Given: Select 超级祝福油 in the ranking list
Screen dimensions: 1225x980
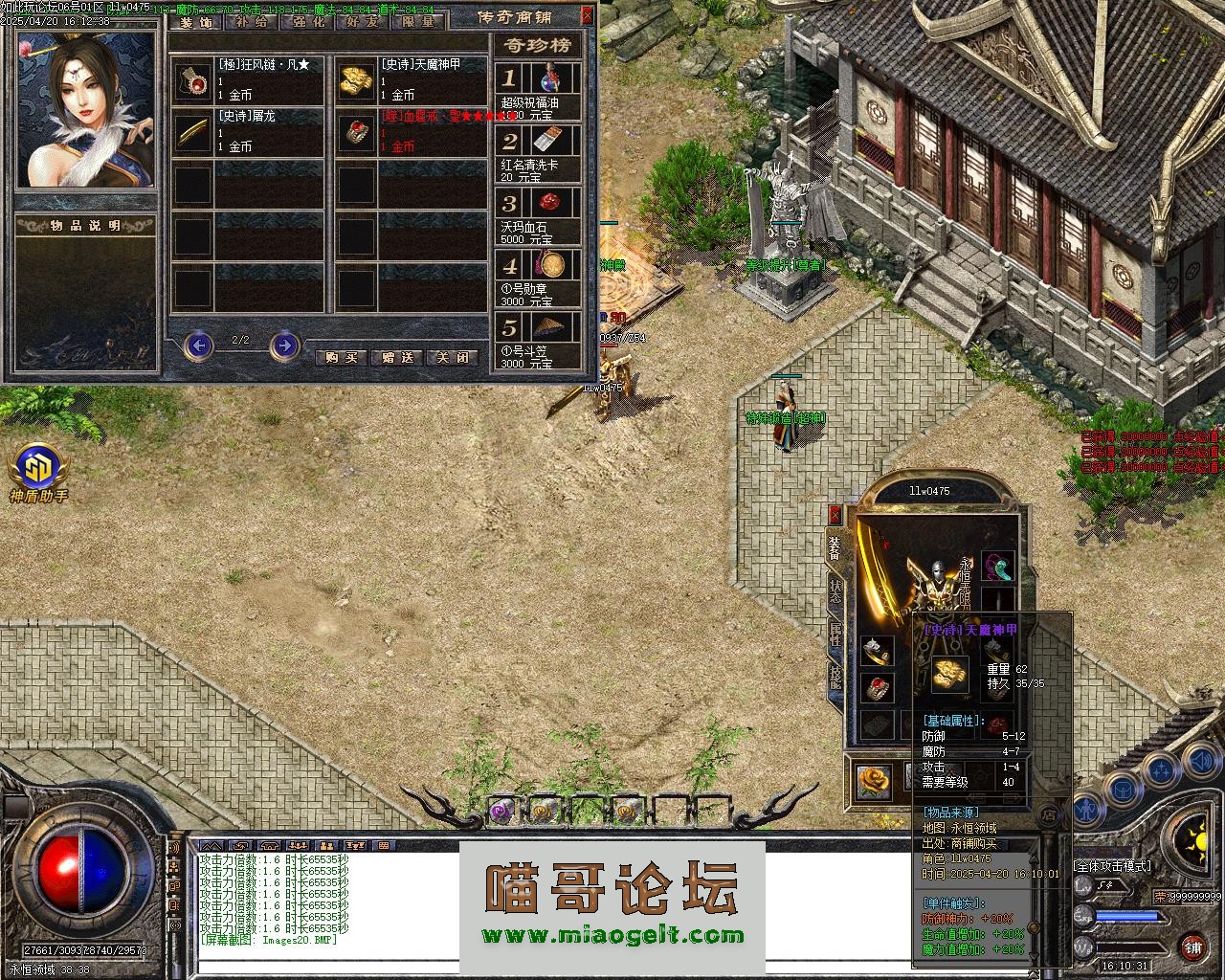Looking at the screenshot, I should (539, 89).
